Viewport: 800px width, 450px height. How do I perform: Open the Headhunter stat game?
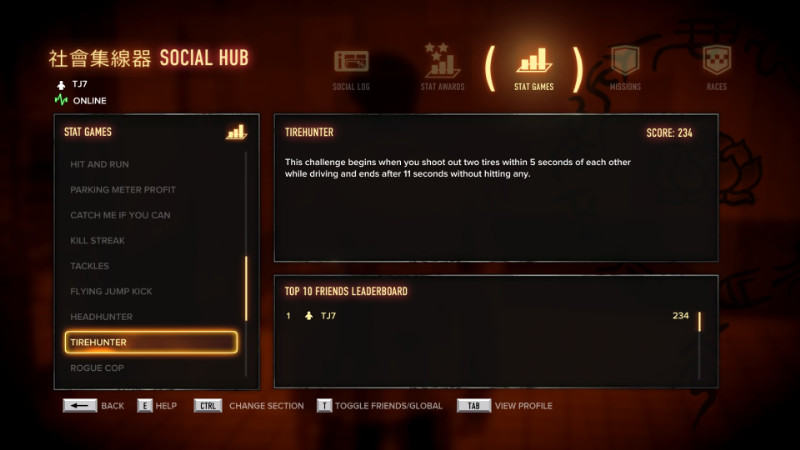point(102,317)
